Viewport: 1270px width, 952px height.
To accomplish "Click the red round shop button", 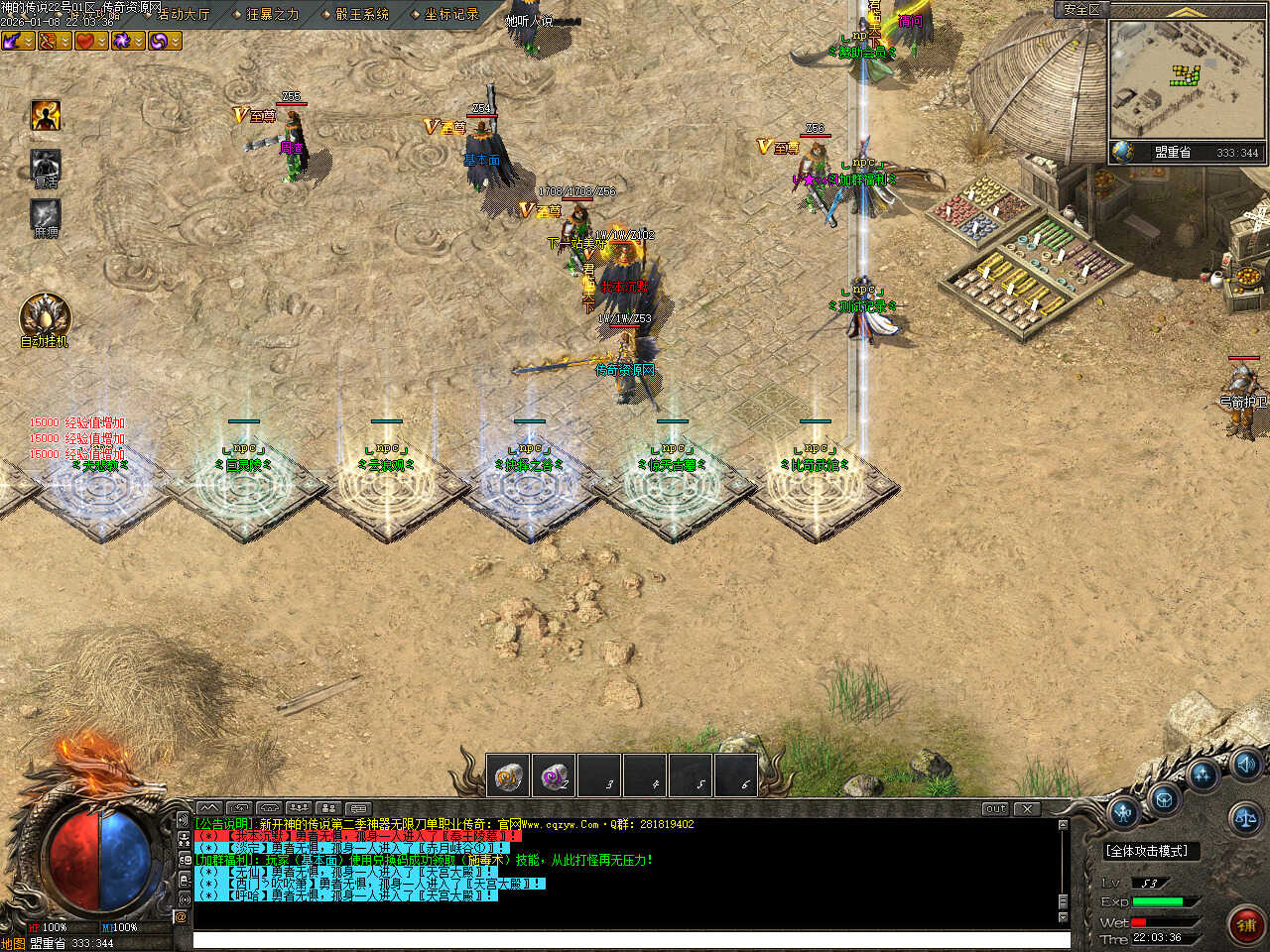I will tap(1246, 924).
